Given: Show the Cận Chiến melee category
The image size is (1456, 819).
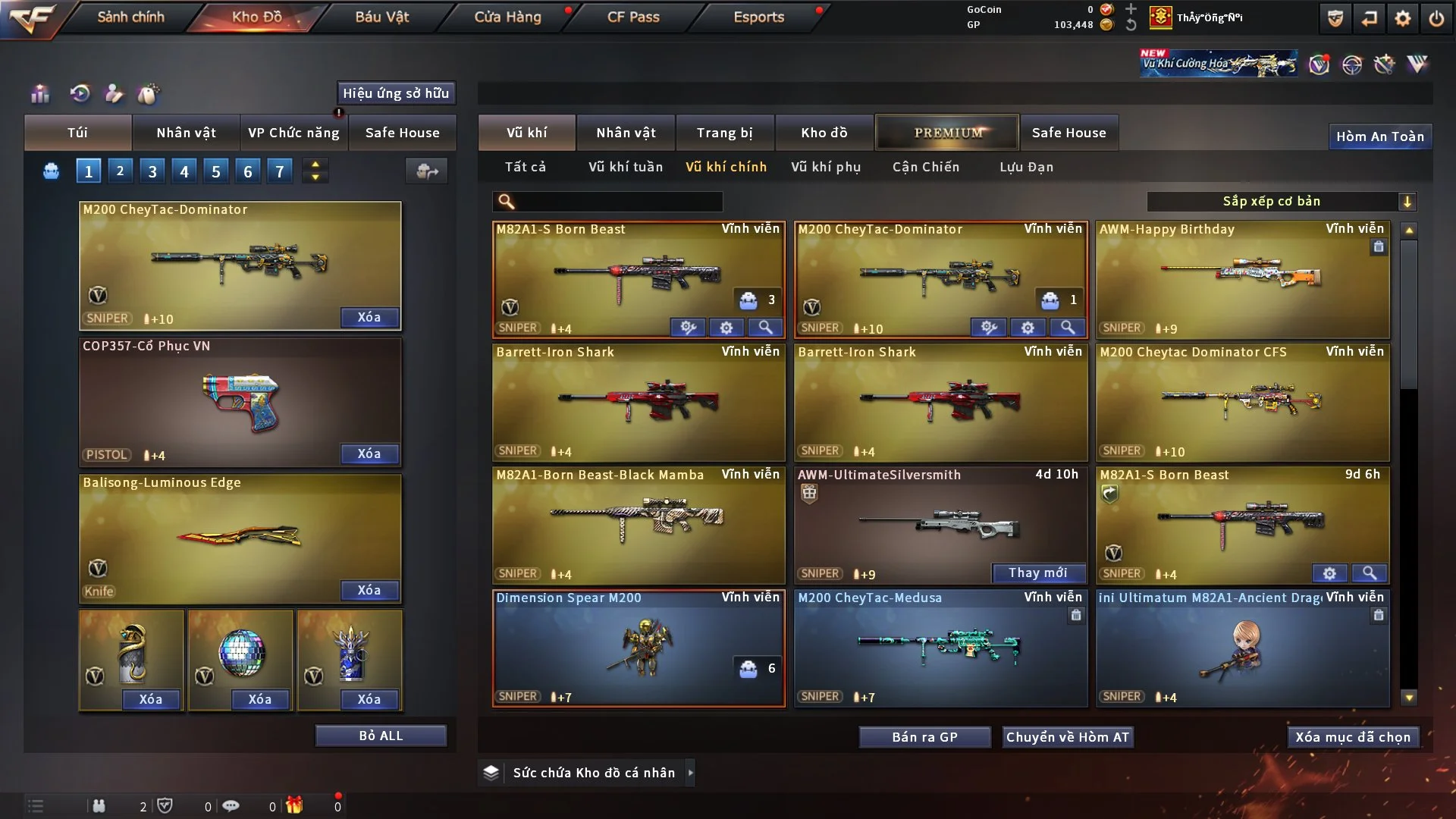Looking at the screenshot, I should tap(926, 167).
